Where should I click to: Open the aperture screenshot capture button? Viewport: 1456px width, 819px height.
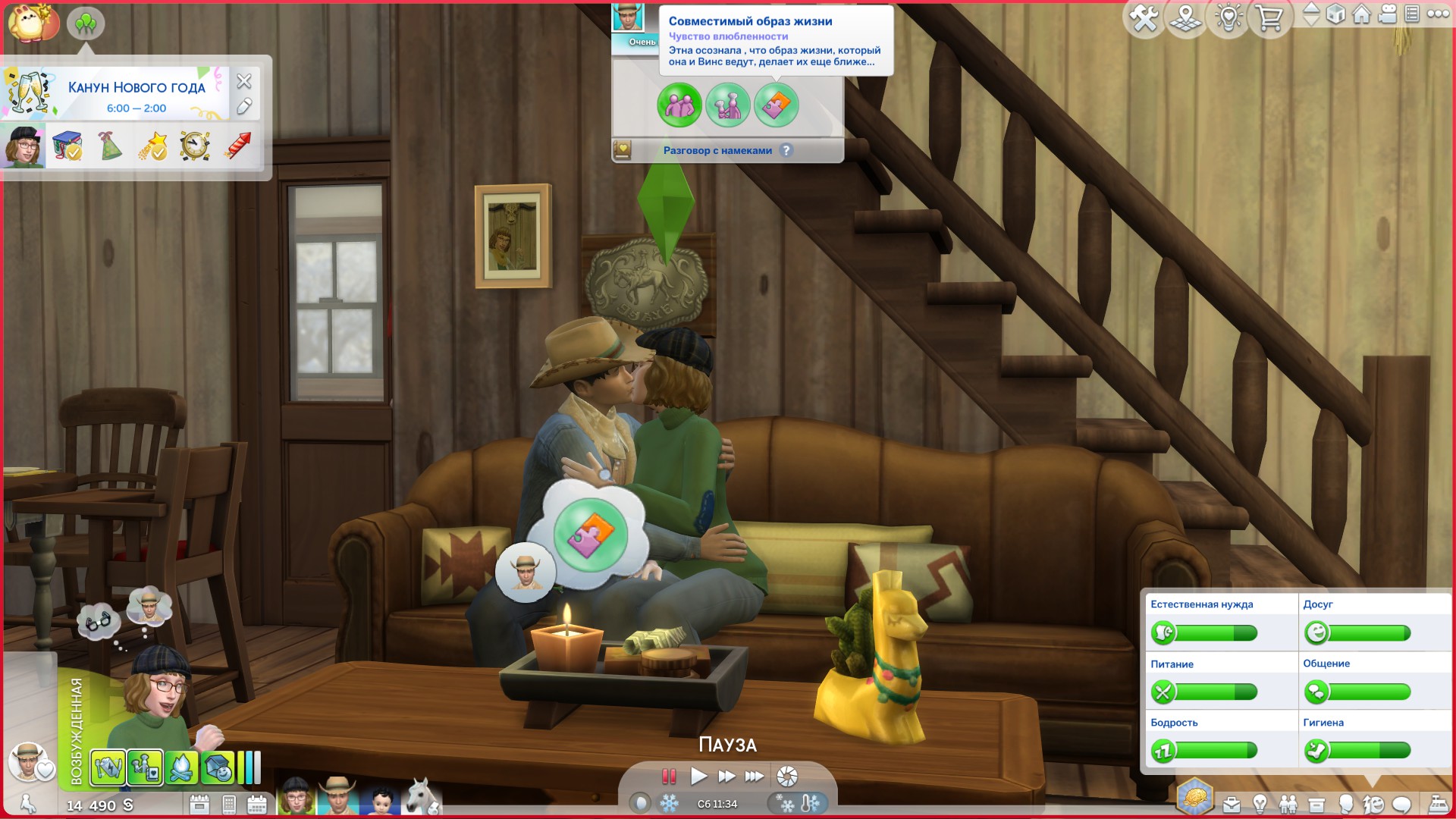coord(787,776)
